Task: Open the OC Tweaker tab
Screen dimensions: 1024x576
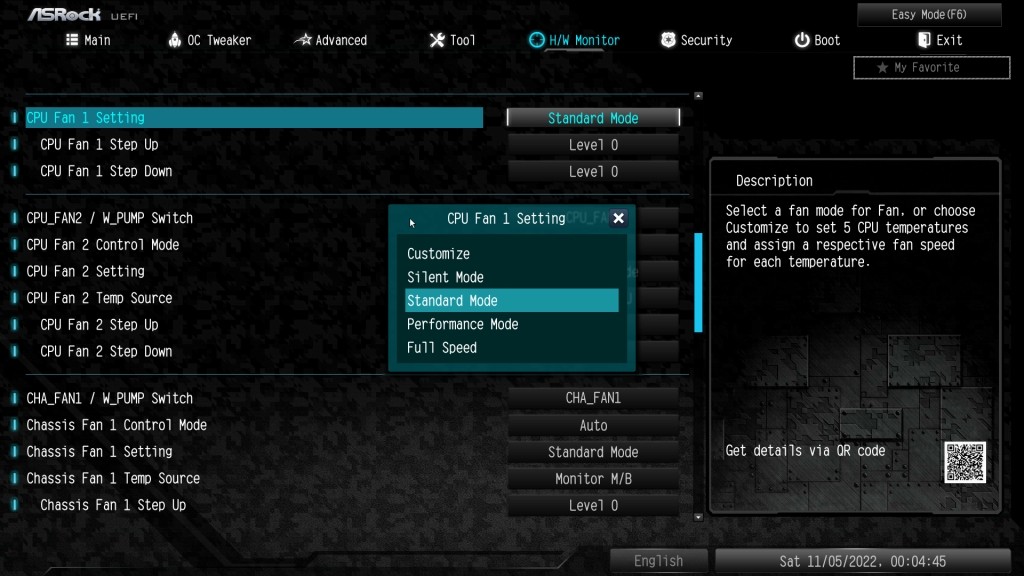Action: [209, 40]
